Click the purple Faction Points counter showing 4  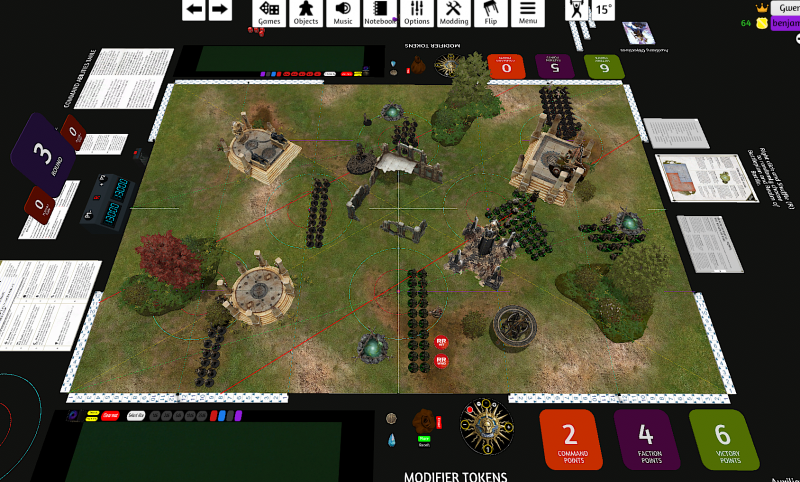pyautogui.click(x=646, y=438)
